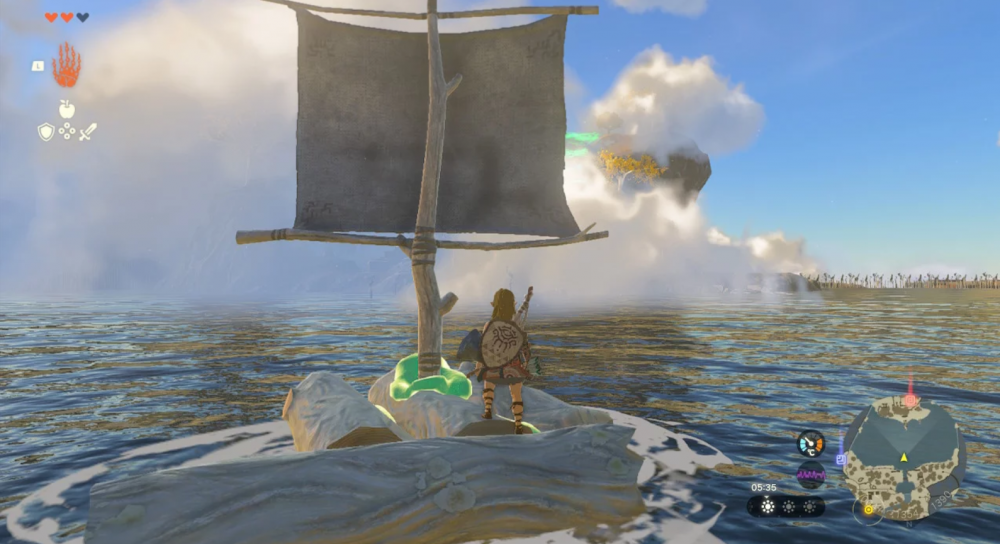The image size is (1000, 544).
Task: Choose the sword quick-select icon
Action: click(x=88, y=131)
